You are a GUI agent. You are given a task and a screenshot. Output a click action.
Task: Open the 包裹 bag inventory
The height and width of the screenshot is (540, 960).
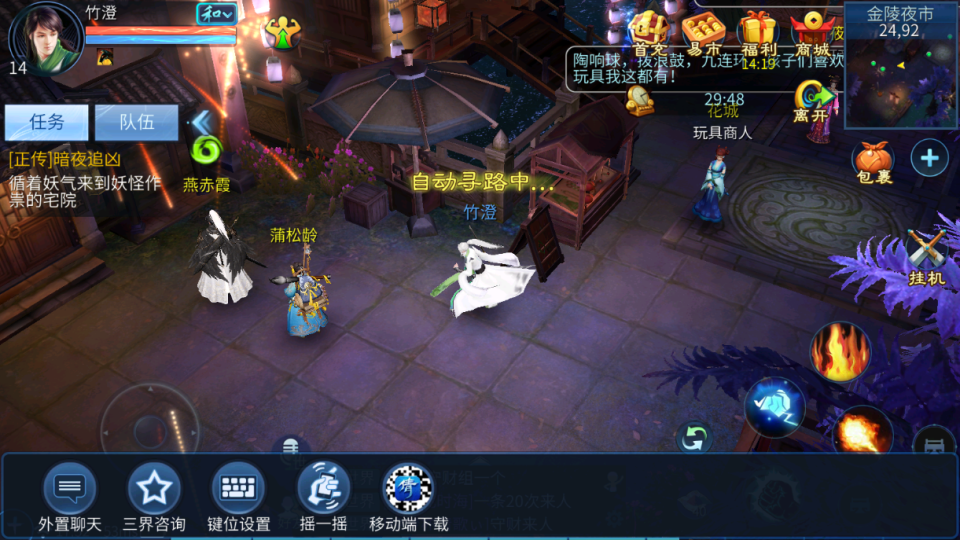click(x=872, y=161)
